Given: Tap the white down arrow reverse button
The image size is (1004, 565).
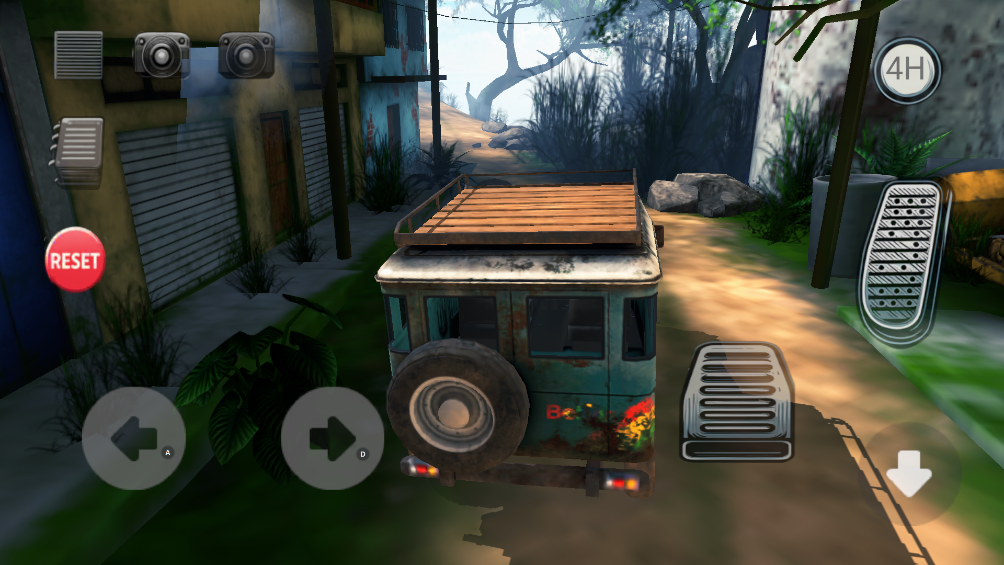Looking at the screenshot, I should click(x=910, y=474).
